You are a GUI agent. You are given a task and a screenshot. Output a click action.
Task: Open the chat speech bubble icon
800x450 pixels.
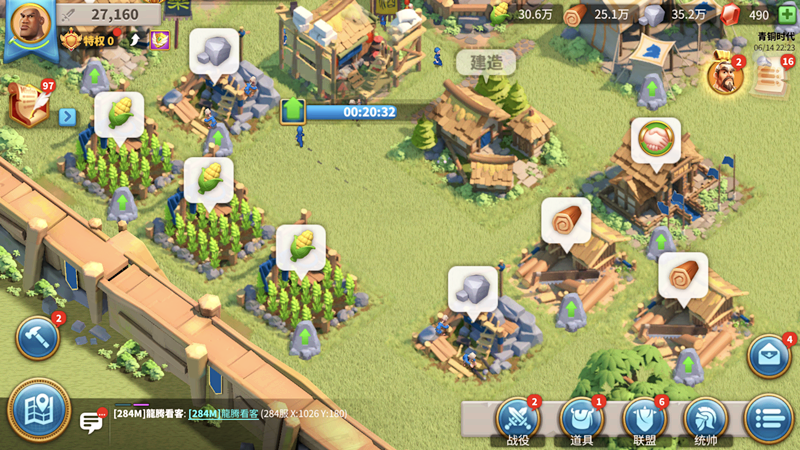pos(92,420)
